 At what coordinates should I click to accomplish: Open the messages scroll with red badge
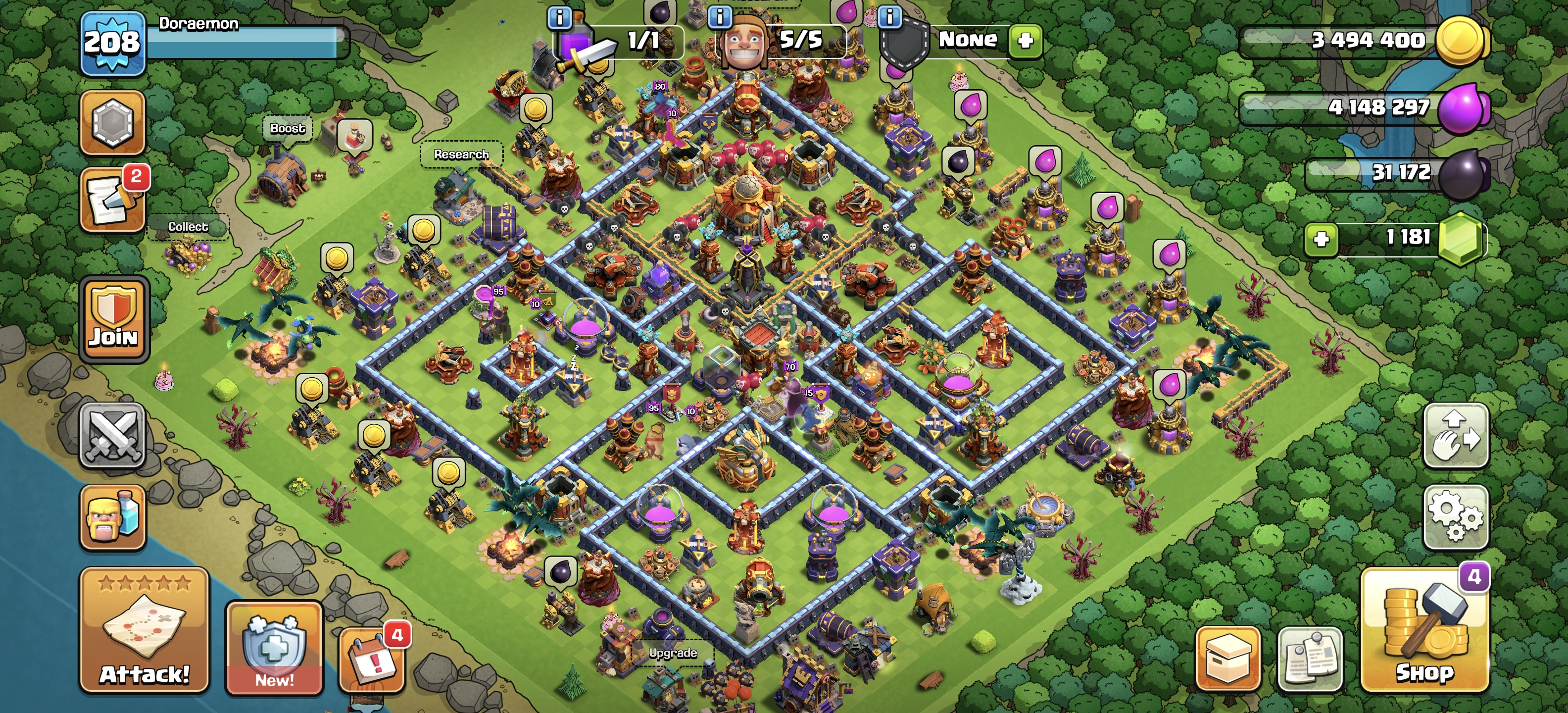[113, 201]
